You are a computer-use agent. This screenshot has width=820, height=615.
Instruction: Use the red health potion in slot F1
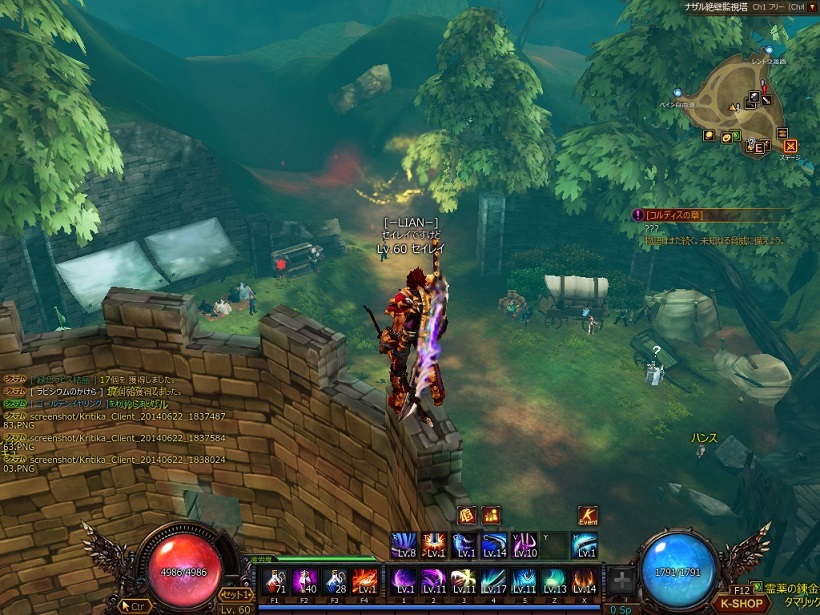(x=275, y=581)
